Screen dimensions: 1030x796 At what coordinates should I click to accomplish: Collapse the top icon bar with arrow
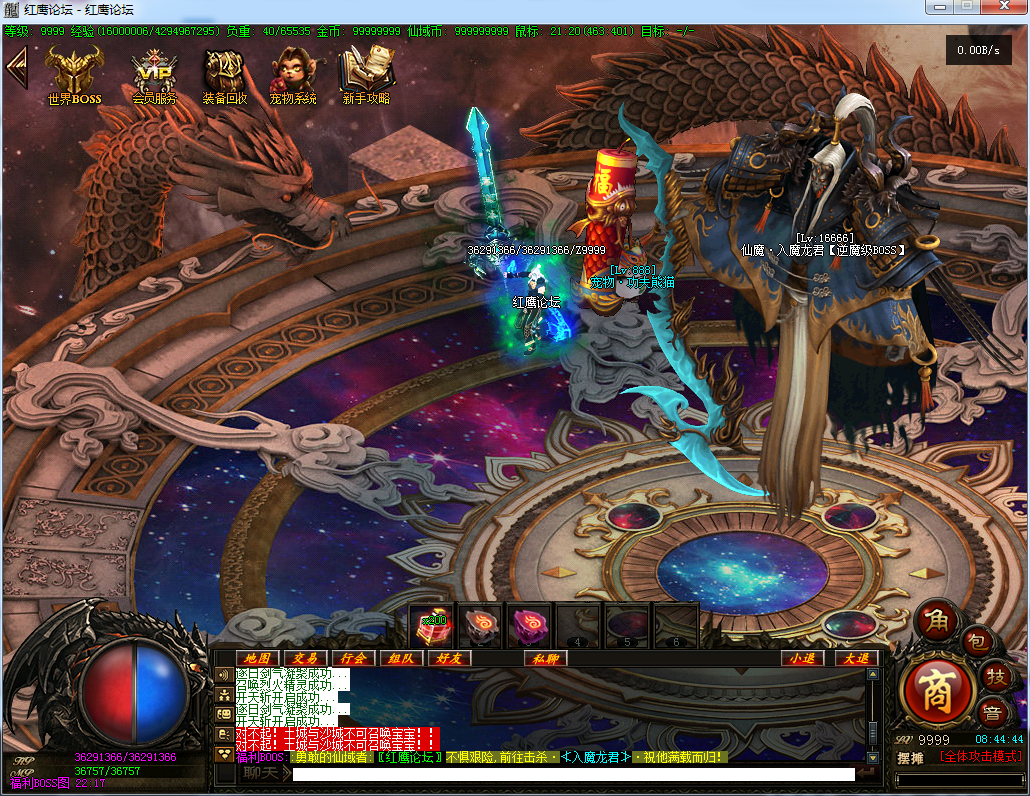tap(16, 68)
